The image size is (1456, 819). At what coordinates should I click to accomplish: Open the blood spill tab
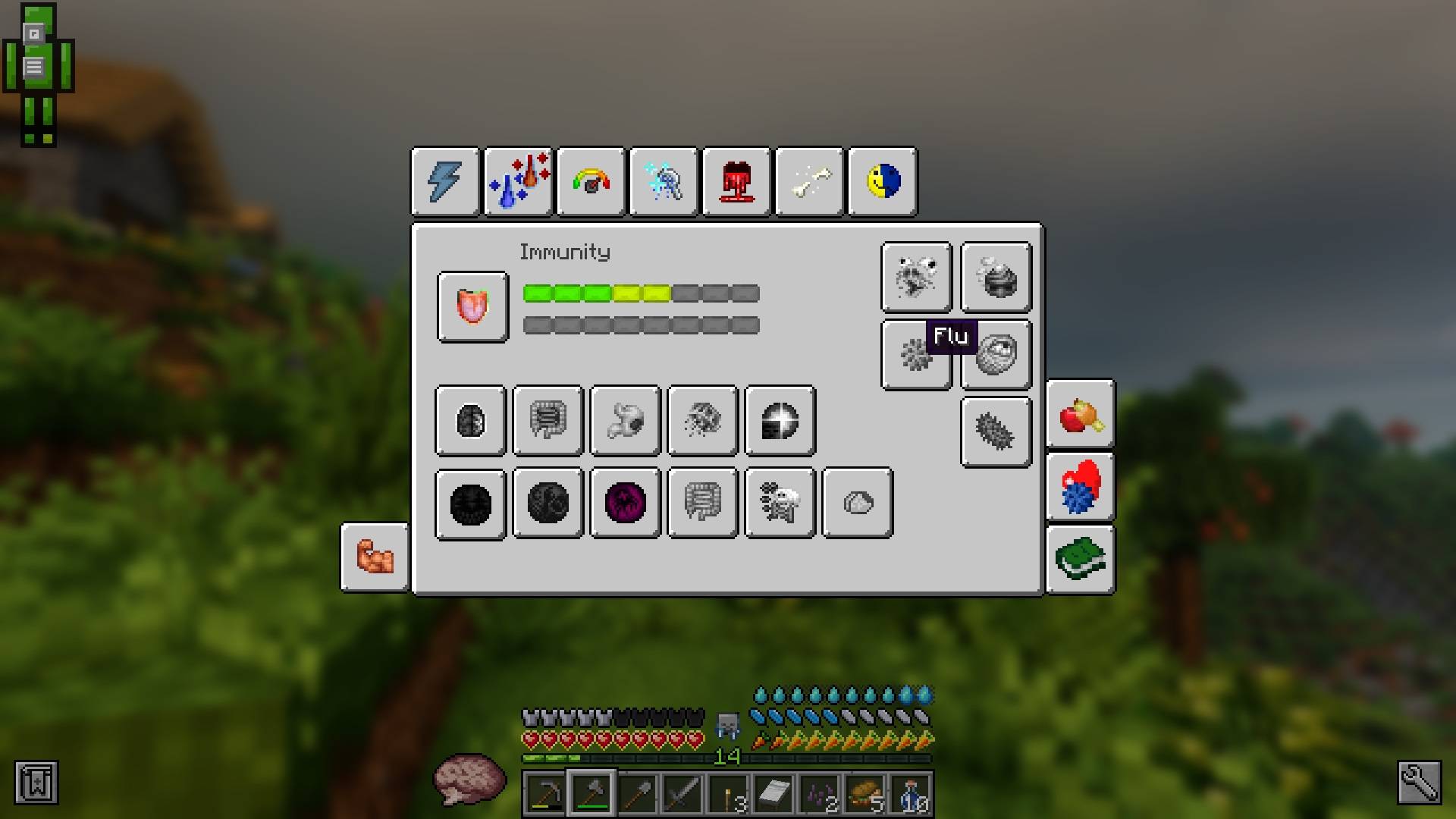click(x=736, y=181)
